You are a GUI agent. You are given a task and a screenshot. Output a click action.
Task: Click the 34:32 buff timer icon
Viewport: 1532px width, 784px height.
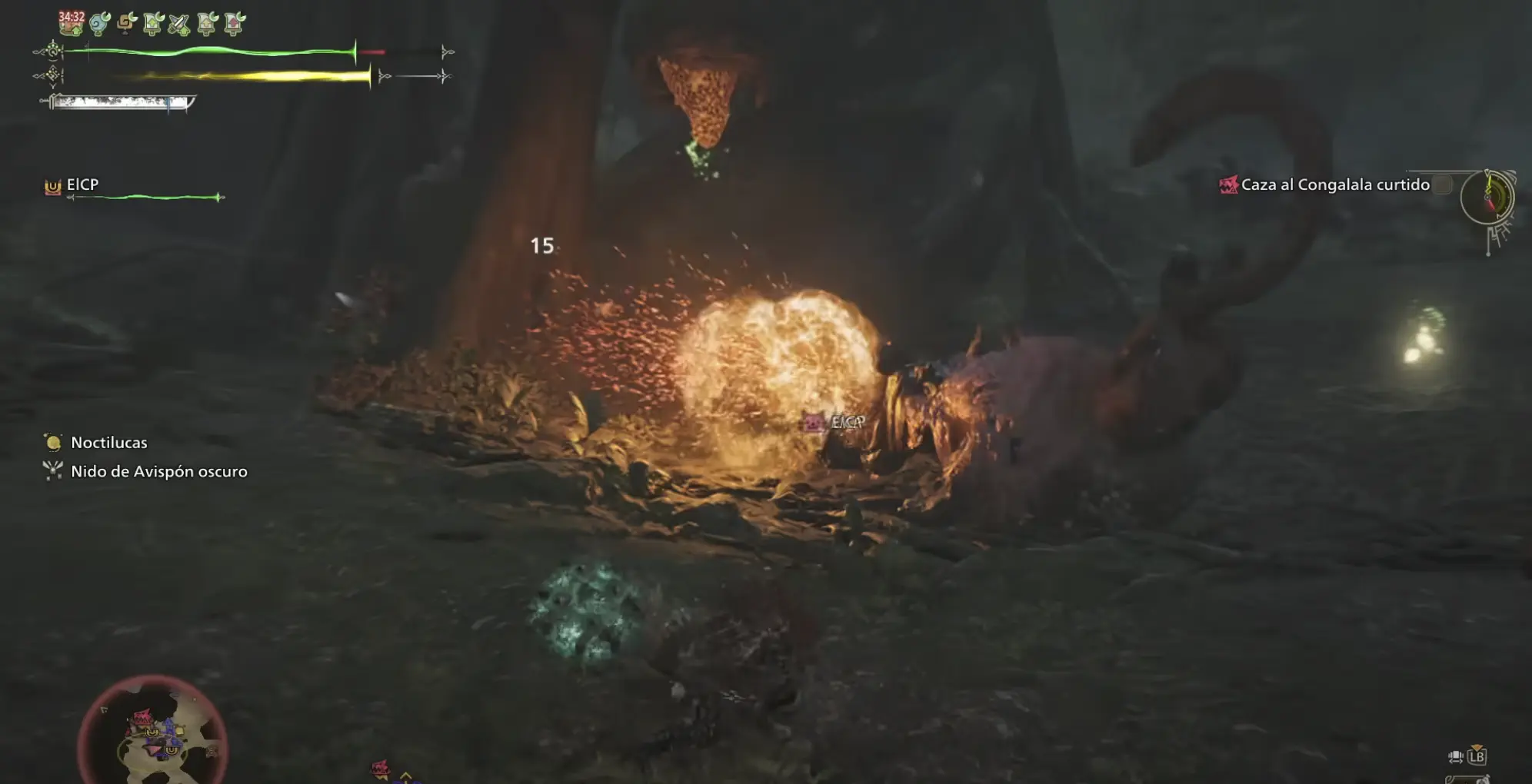coord(72,23)
